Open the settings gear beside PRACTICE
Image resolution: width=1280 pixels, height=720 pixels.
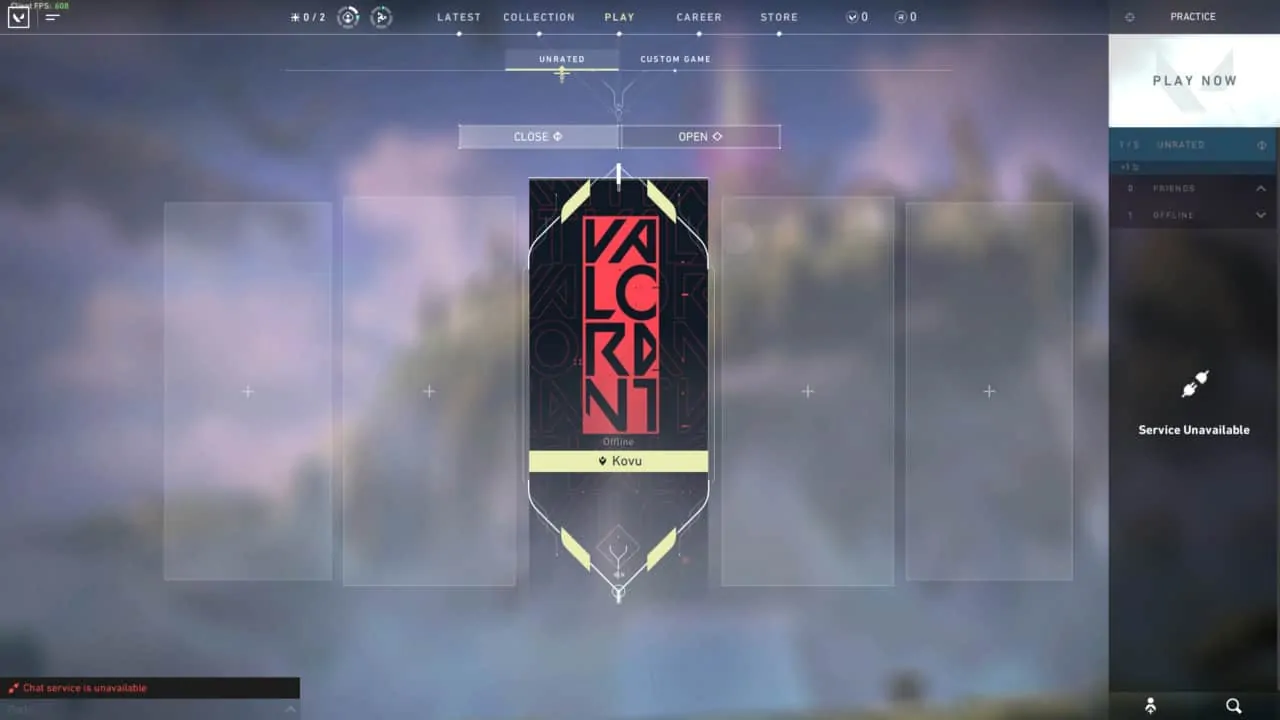[1129, 17]
